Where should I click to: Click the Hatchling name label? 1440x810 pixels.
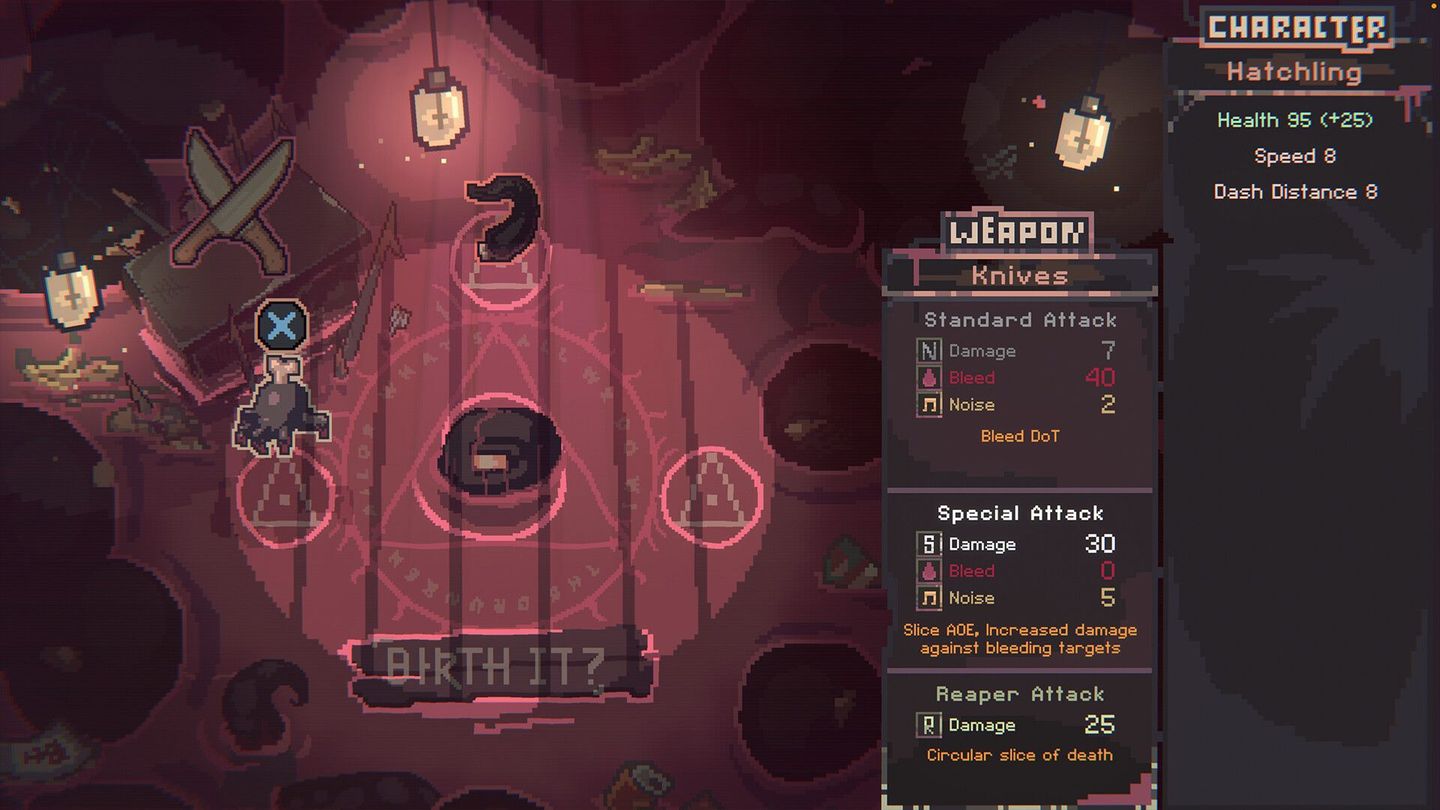(x=1296, y=72)
